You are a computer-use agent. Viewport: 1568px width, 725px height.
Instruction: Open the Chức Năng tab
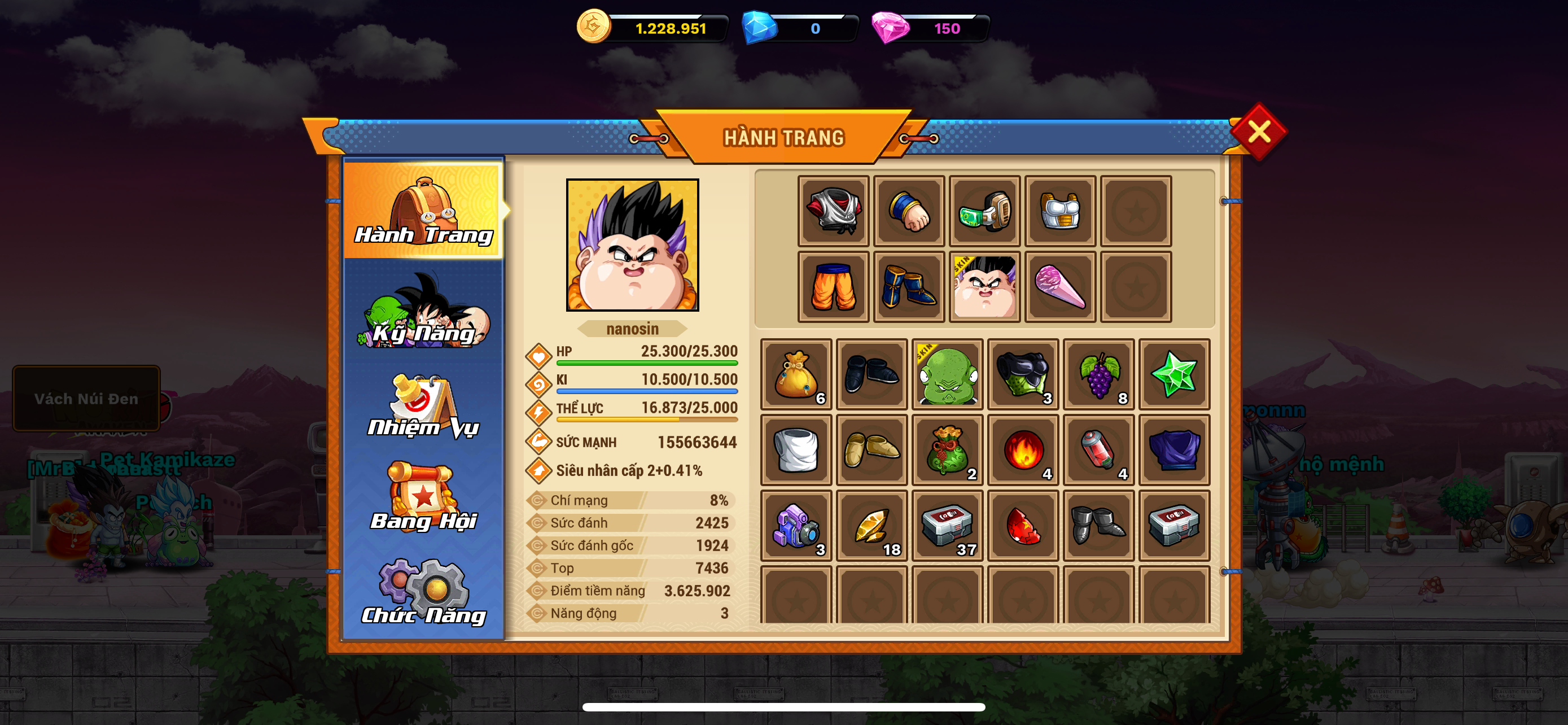424,592
